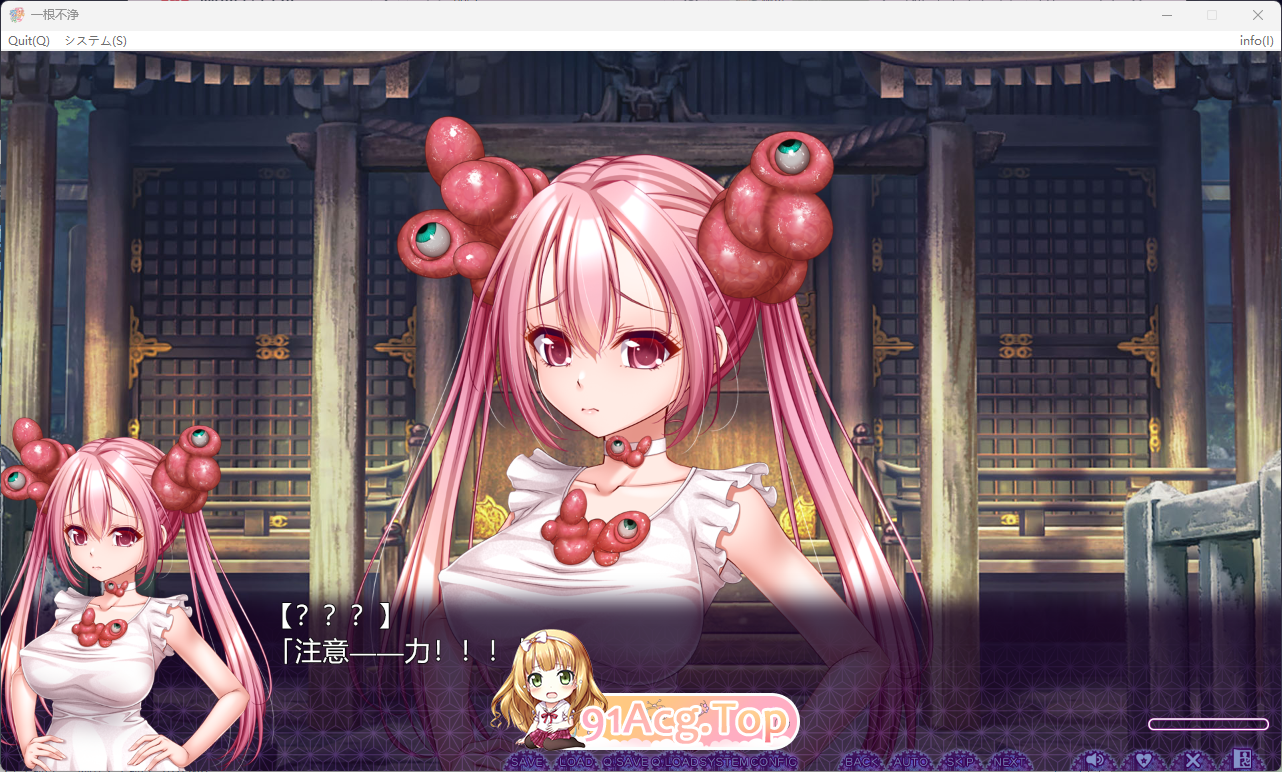Enable SKIP text mode
The image size is (1282, 772).
coord(958,760)
